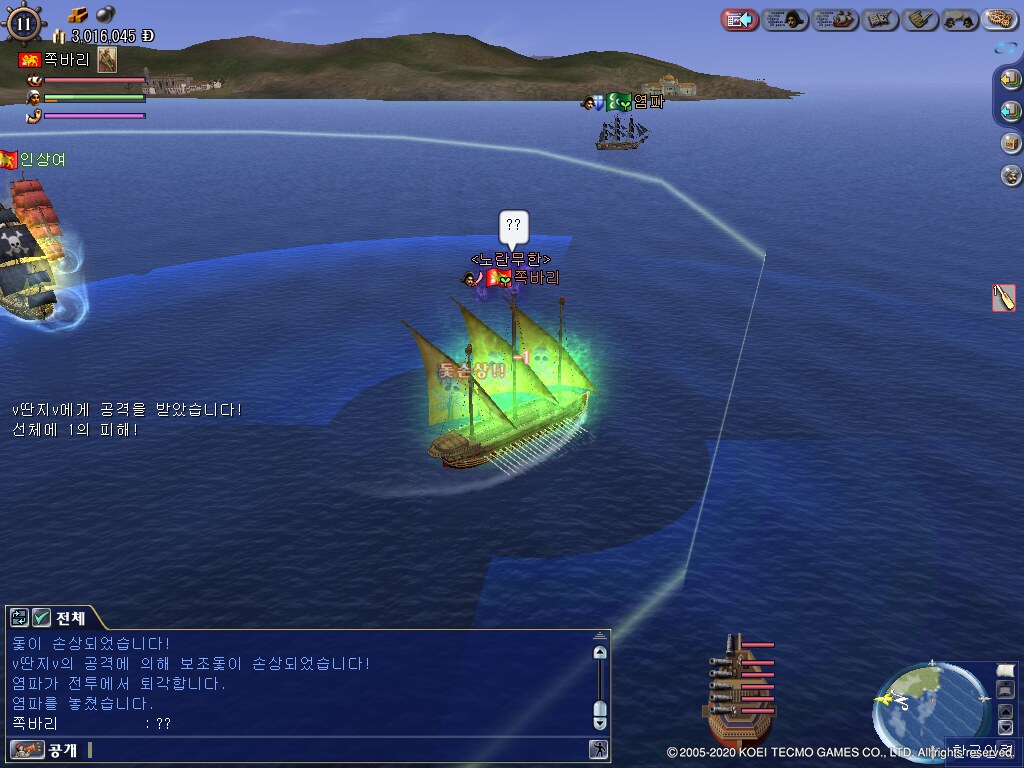This screenshot has height=768, width=1024.
Task: Click the blue swirling arrows icon
Action: click(1006, 47)
